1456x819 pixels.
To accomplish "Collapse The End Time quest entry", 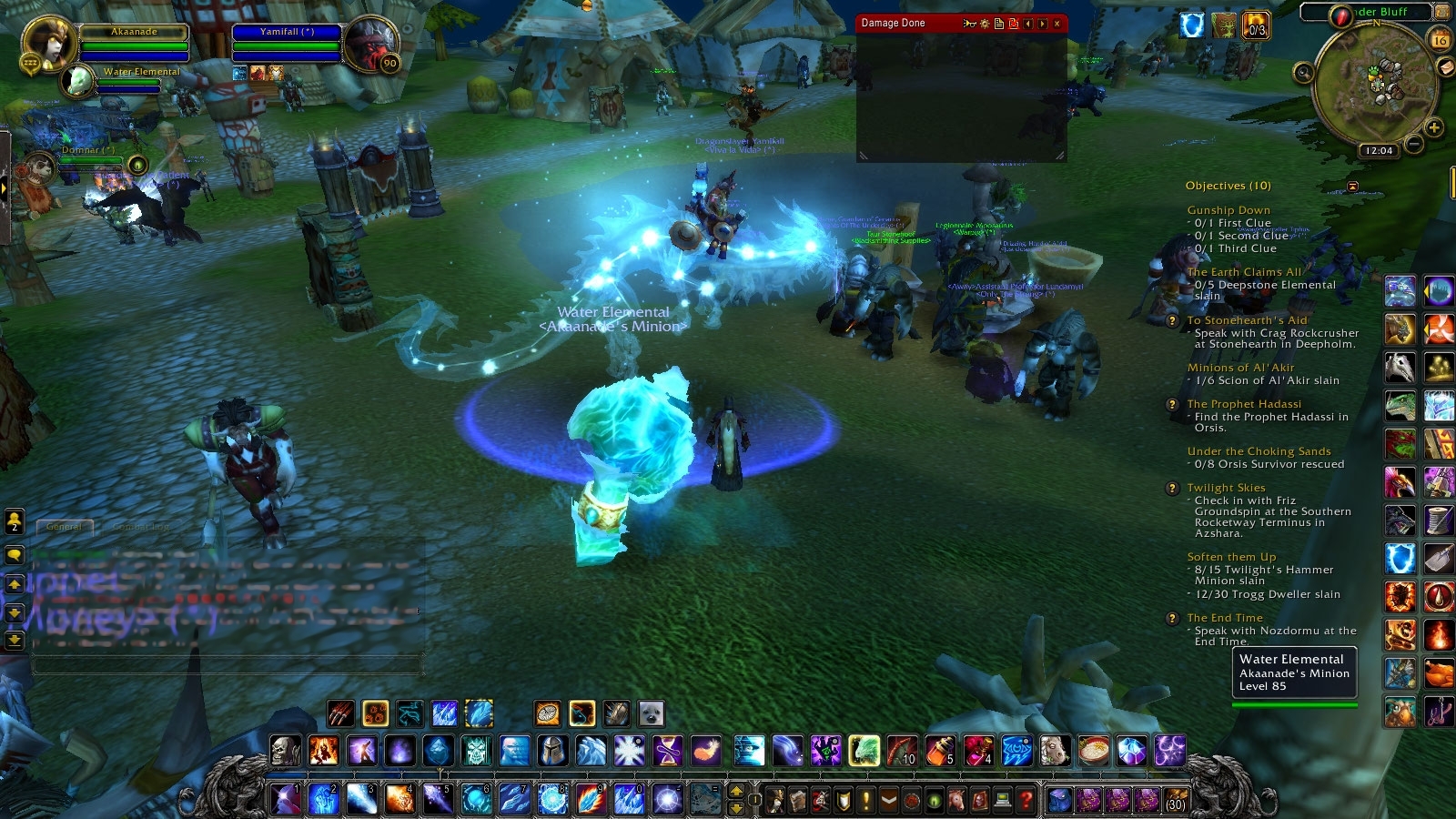I will coord(1224,617).
